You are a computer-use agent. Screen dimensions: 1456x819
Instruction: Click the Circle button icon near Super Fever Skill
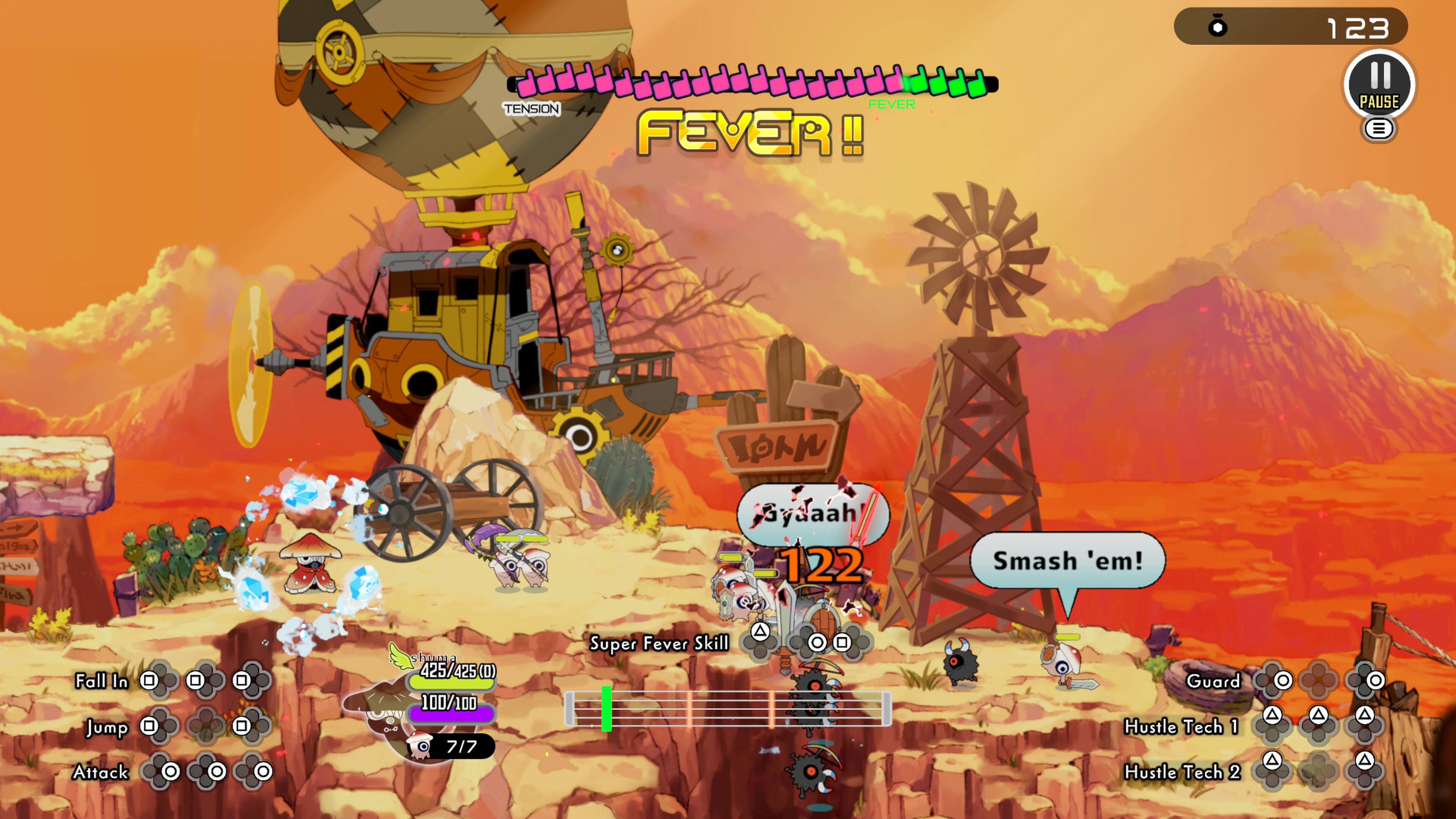[817, 644]
